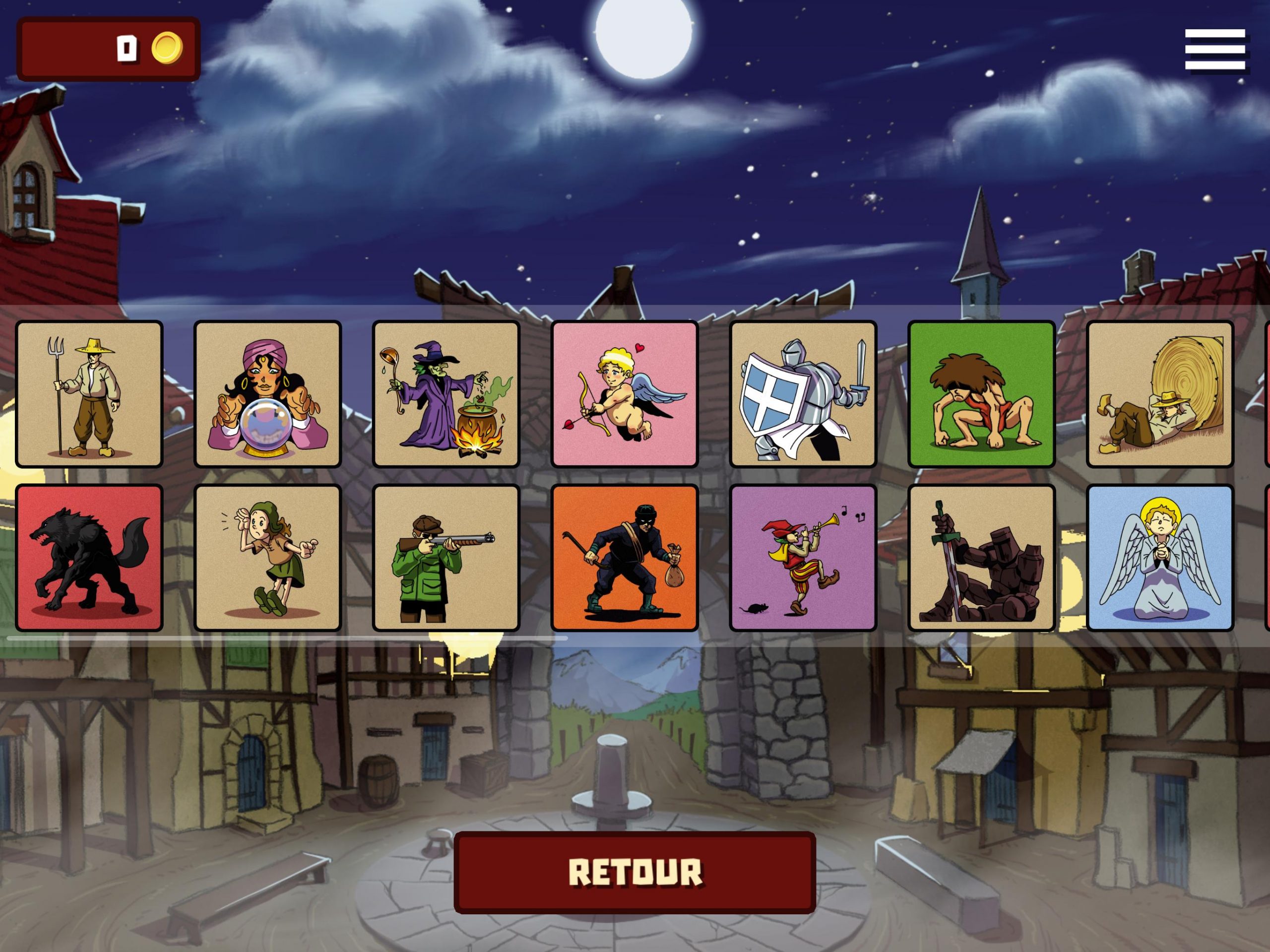Image resolution: width=1270 pixels, height=952 pixels.
Task: Choose the praying angel card
Action: click(x=1160, y=558)
